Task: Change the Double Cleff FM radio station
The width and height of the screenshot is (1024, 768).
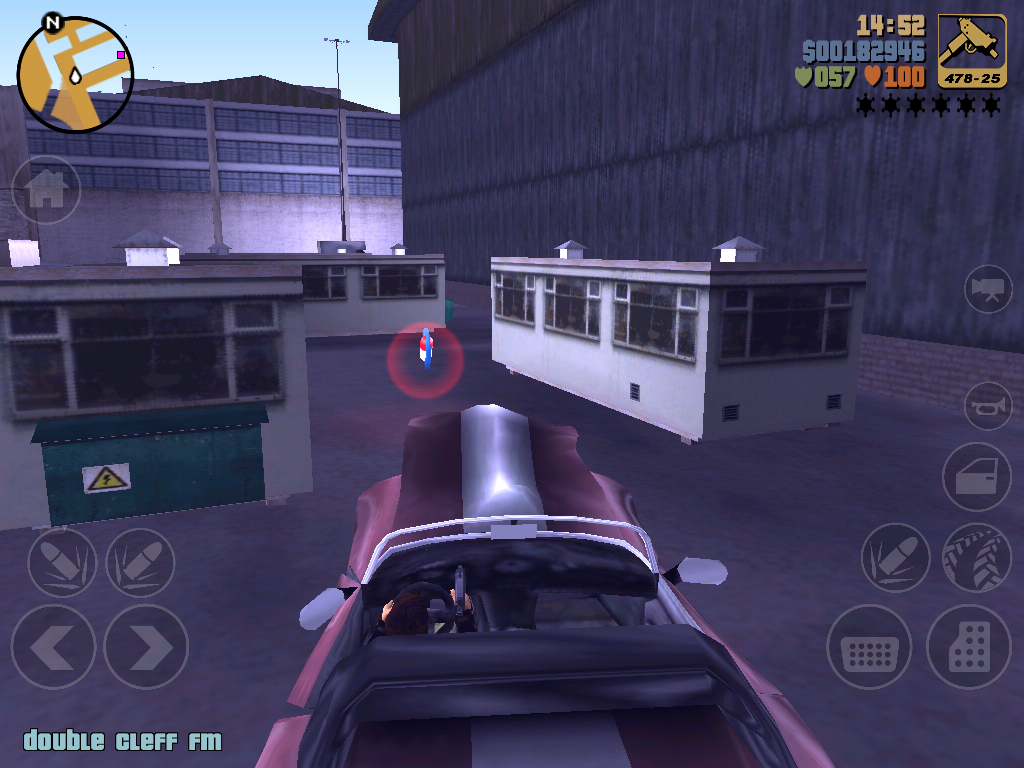Action: pos(122,741)
